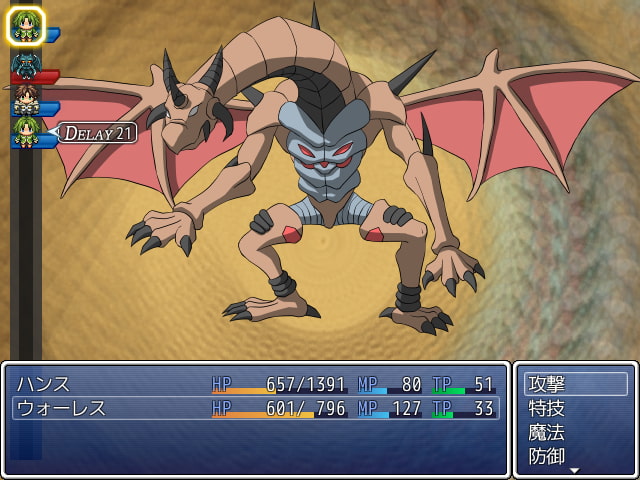Select the ハンス party status row
Viewport: 640px width, 480px height.
tap(256, 384)
